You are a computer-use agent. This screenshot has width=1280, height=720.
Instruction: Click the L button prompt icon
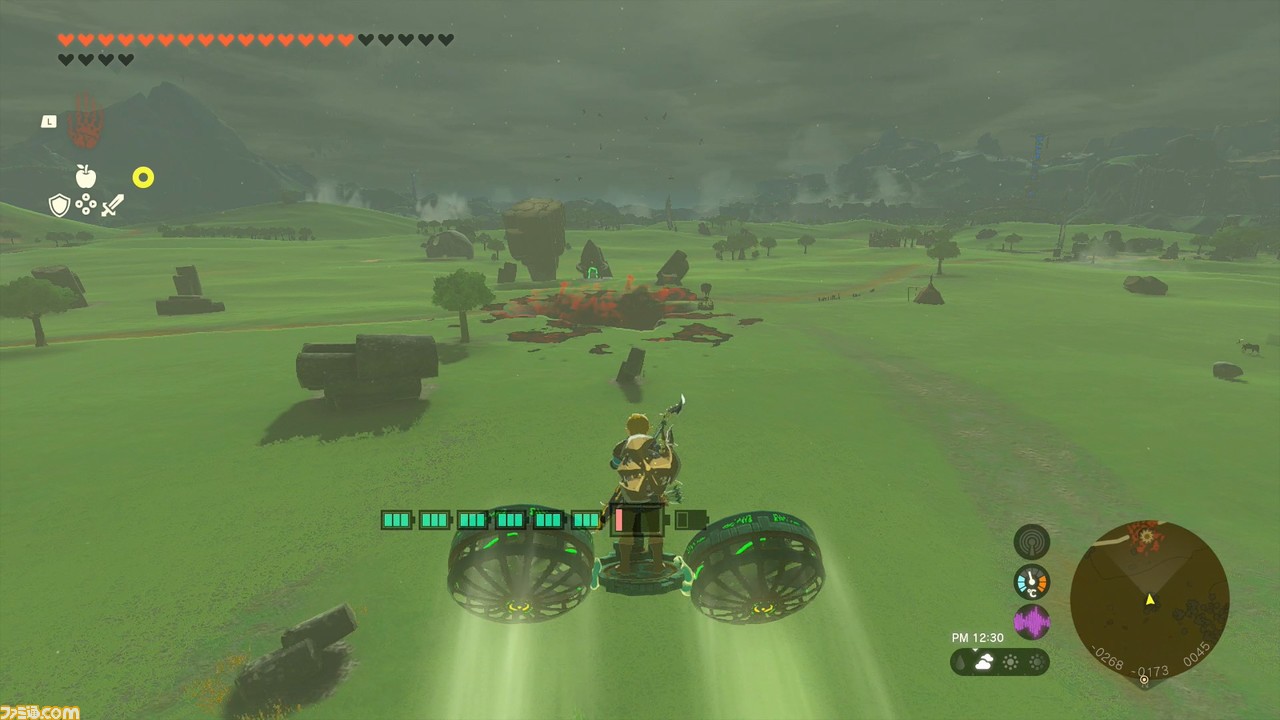48,121
